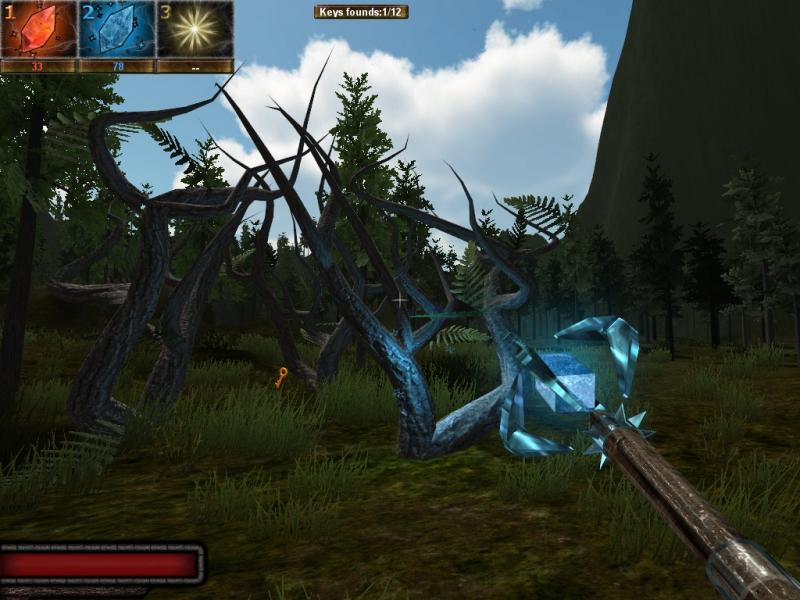The height and width of the screenshot is (600, 800).
Task: Select the red crystal spell slot
Action: pos(39,29)
